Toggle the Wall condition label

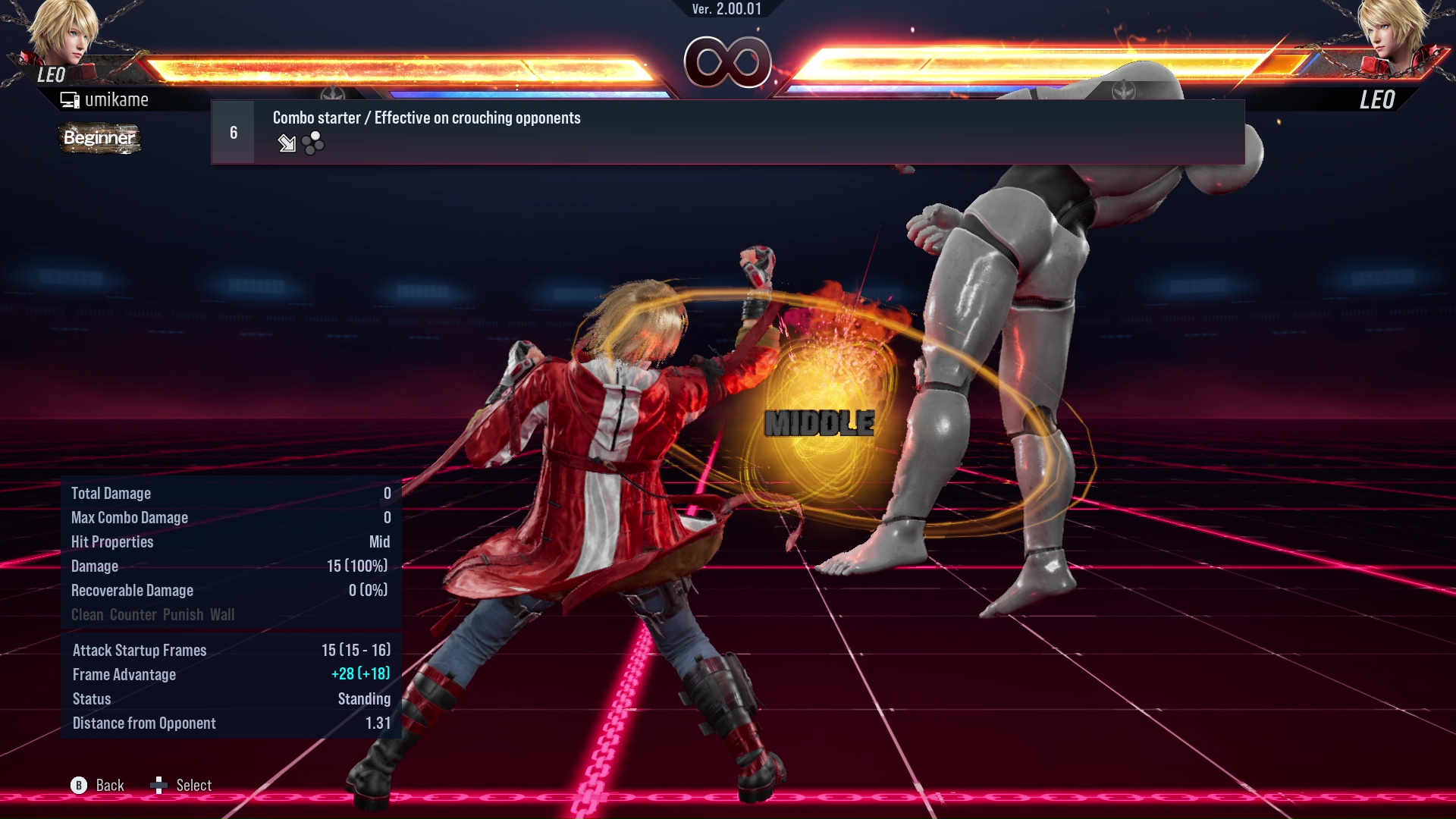click(224, 615)
